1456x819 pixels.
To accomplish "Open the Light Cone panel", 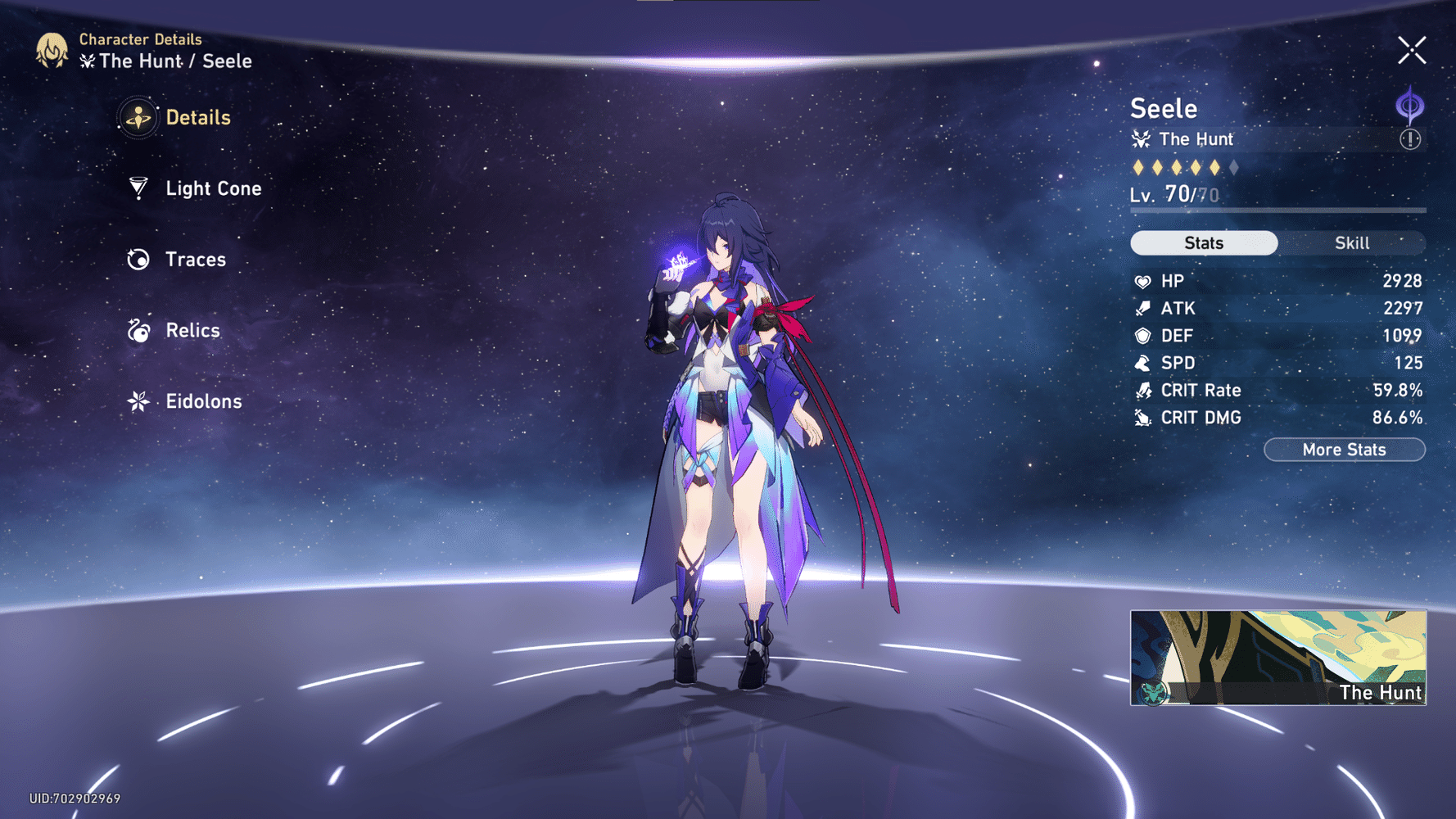I will [213, 188].
